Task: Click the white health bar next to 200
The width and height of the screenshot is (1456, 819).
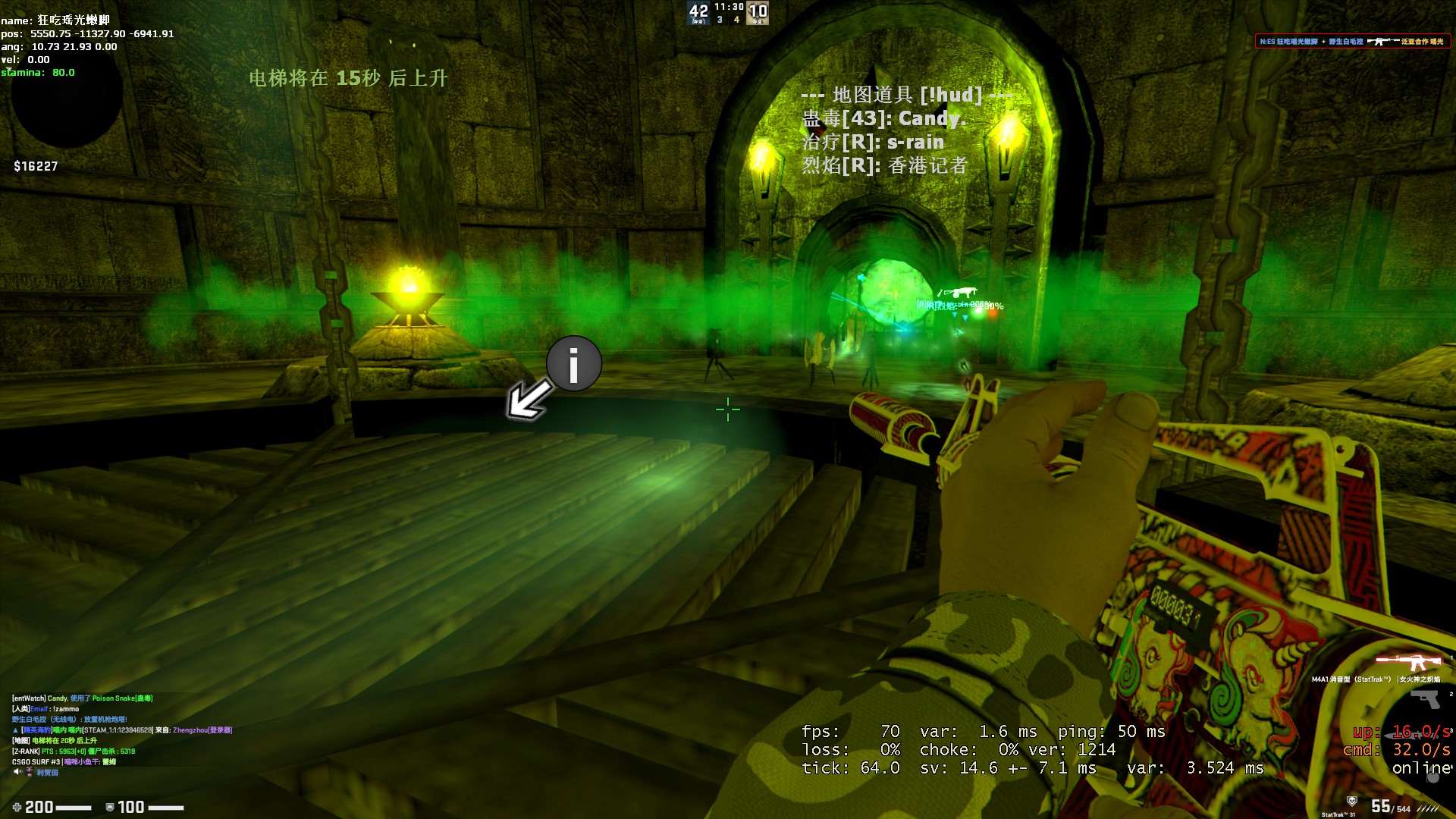Action: click(74, 806)
